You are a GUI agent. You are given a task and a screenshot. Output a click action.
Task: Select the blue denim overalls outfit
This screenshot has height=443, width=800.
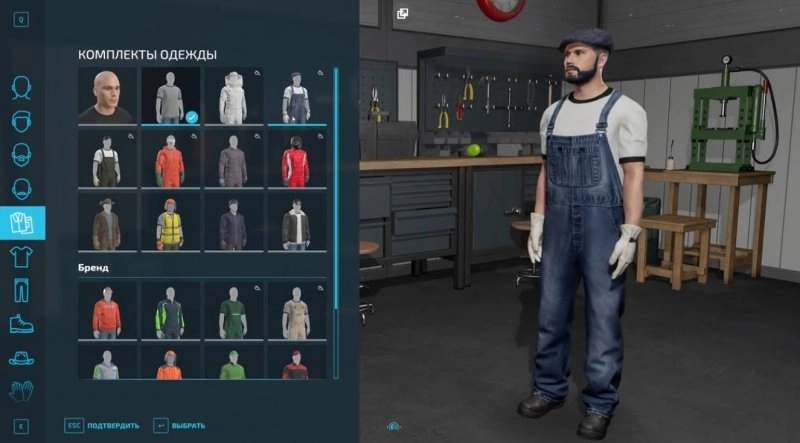coord(295,97)
